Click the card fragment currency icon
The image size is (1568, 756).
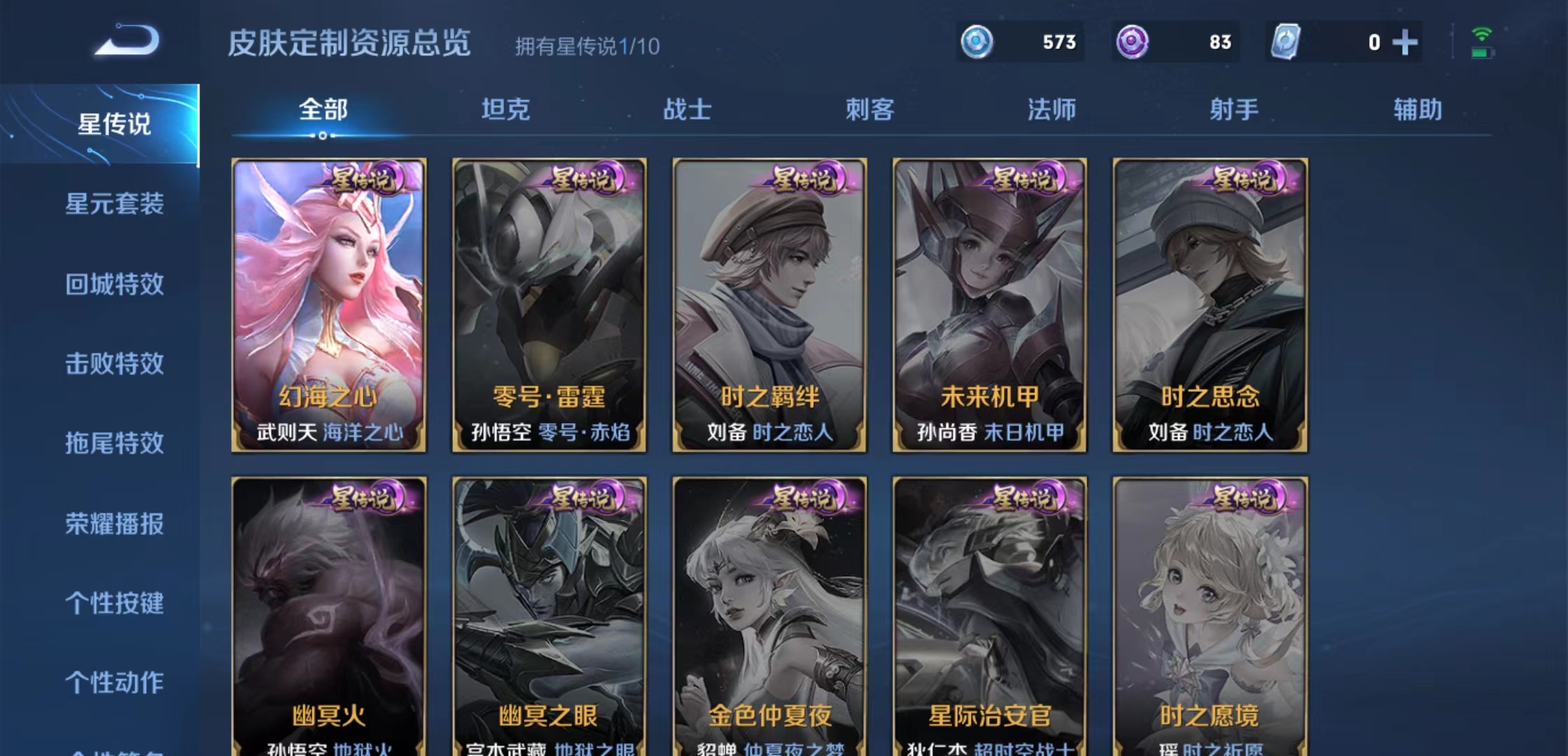[1287, 43]
